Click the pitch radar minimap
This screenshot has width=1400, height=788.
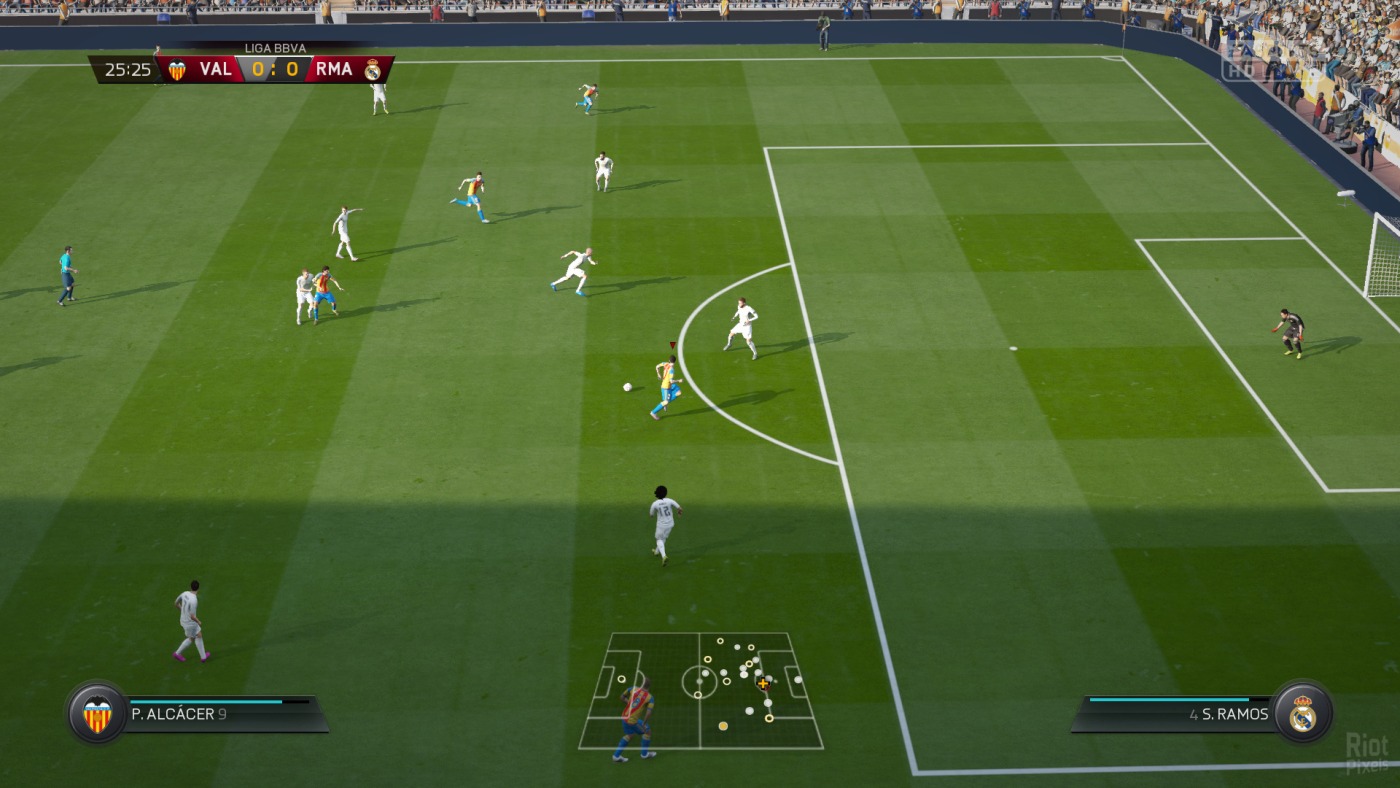[700, 690]
